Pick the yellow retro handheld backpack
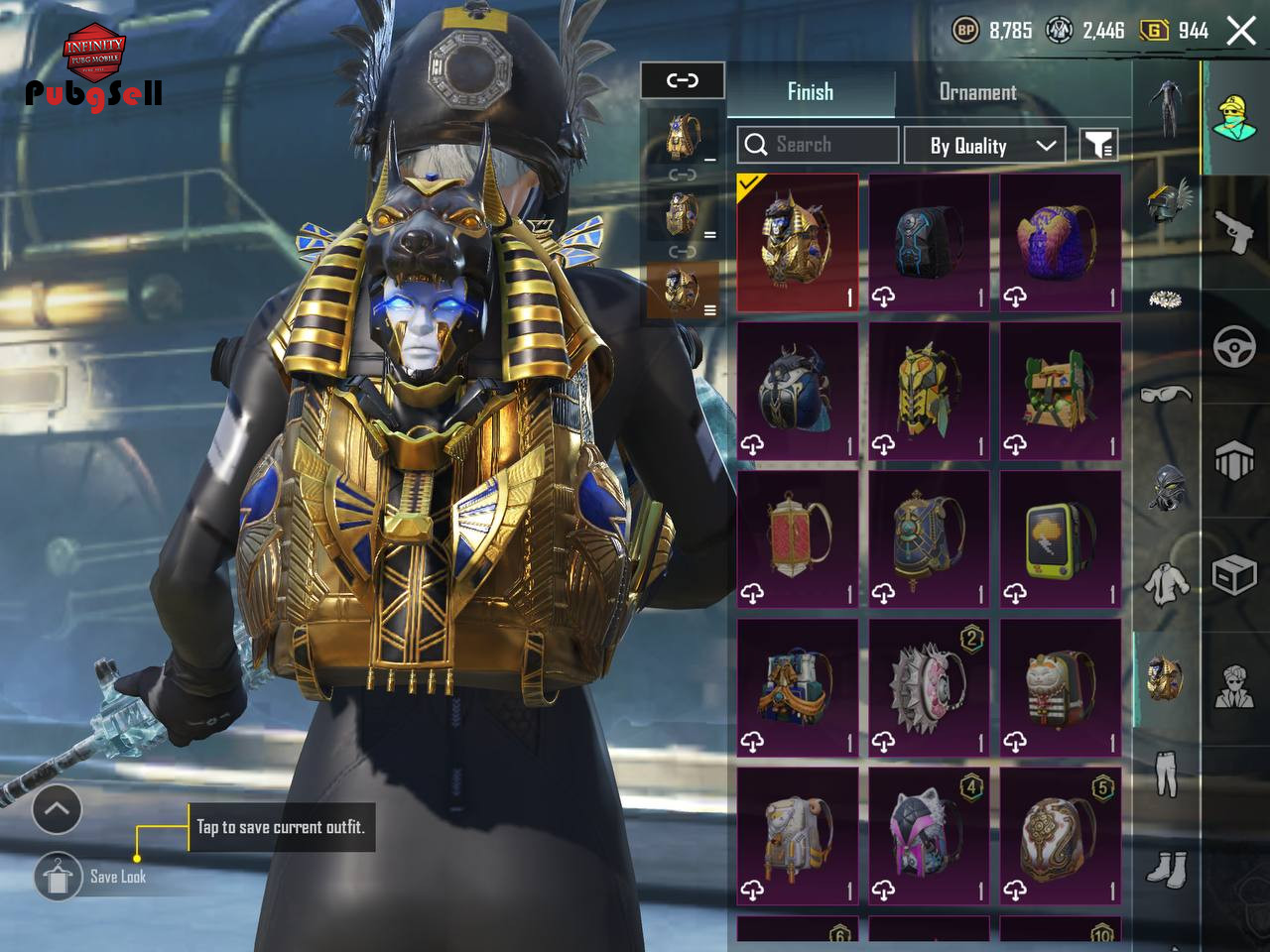The width and height of the screenshot is (1270, 952). coord(1060,538)
